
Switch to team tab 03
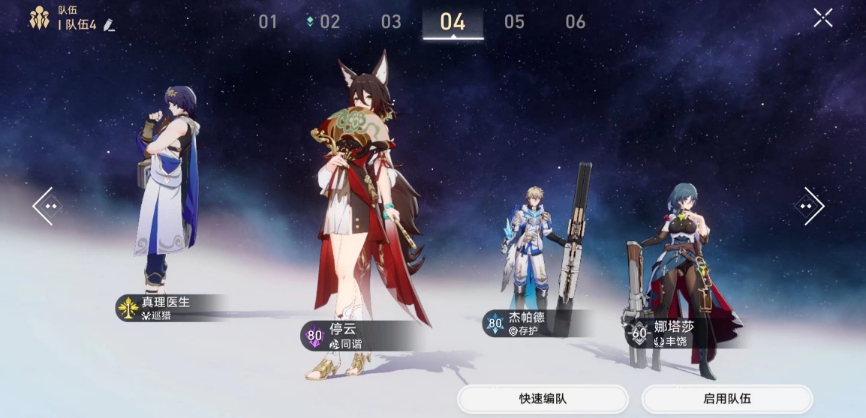coord(391,22)
